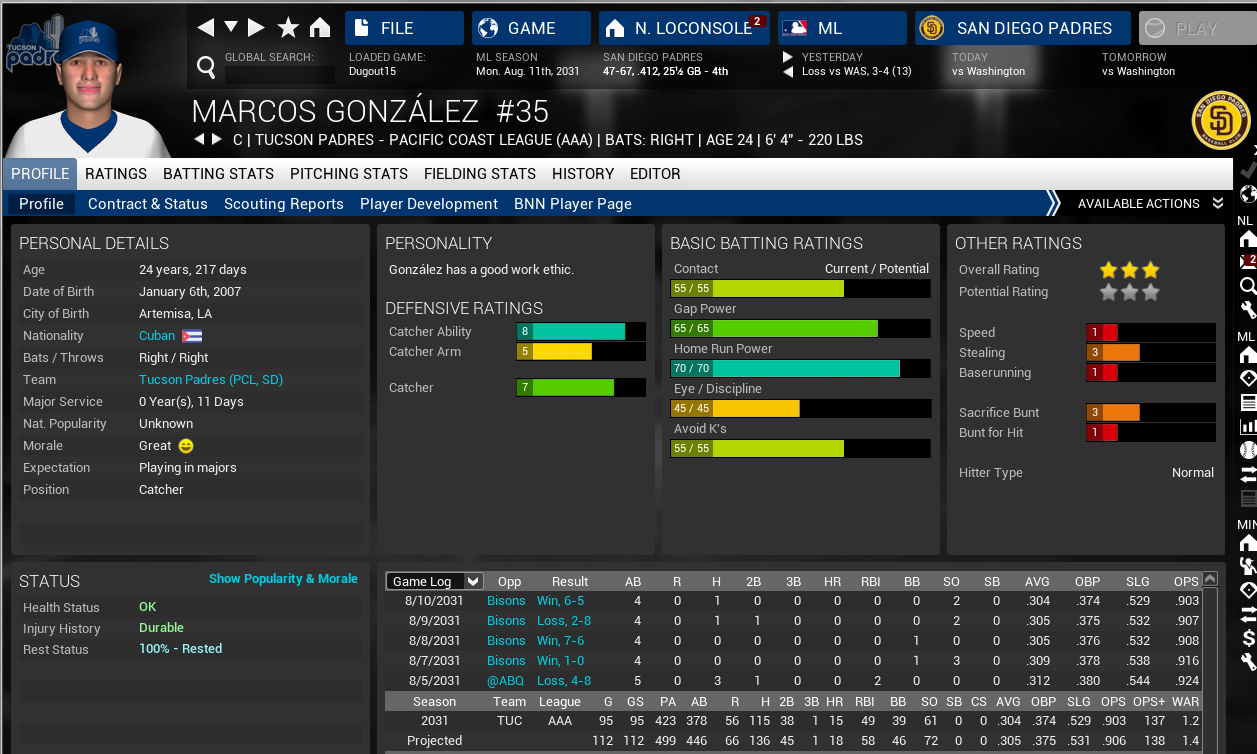Expand the Available Actions menu
Viewport: 1257px width, 754px height.
click(x=1150, y=204)
